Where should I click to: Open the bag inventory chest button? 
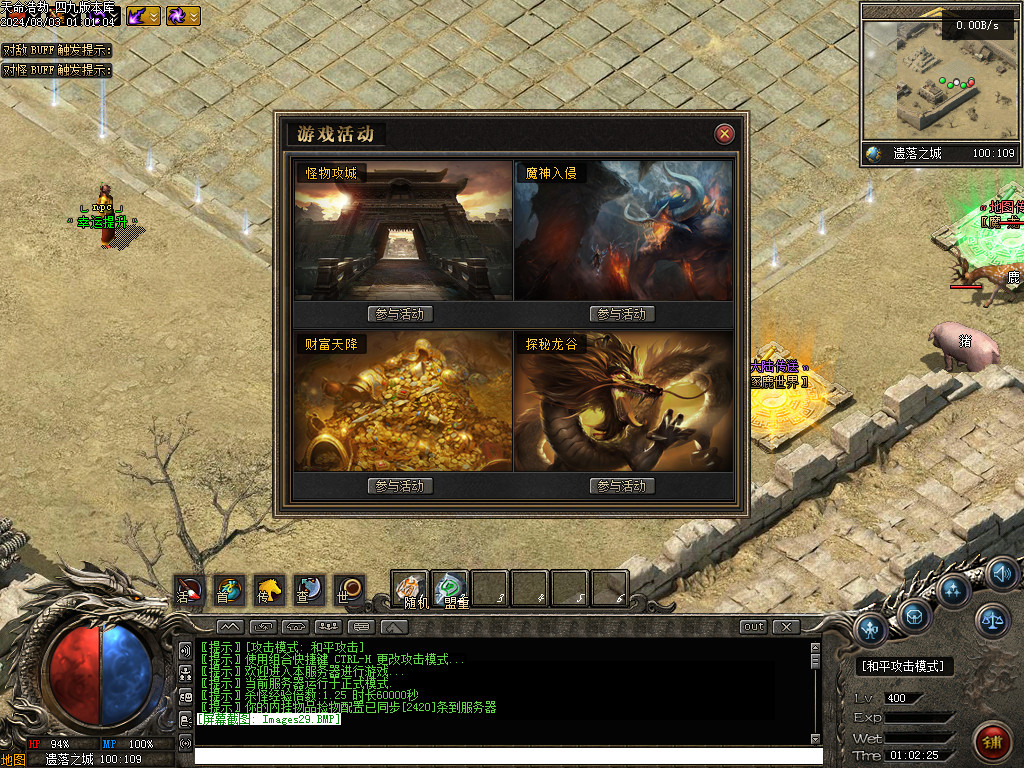point(914,616)
